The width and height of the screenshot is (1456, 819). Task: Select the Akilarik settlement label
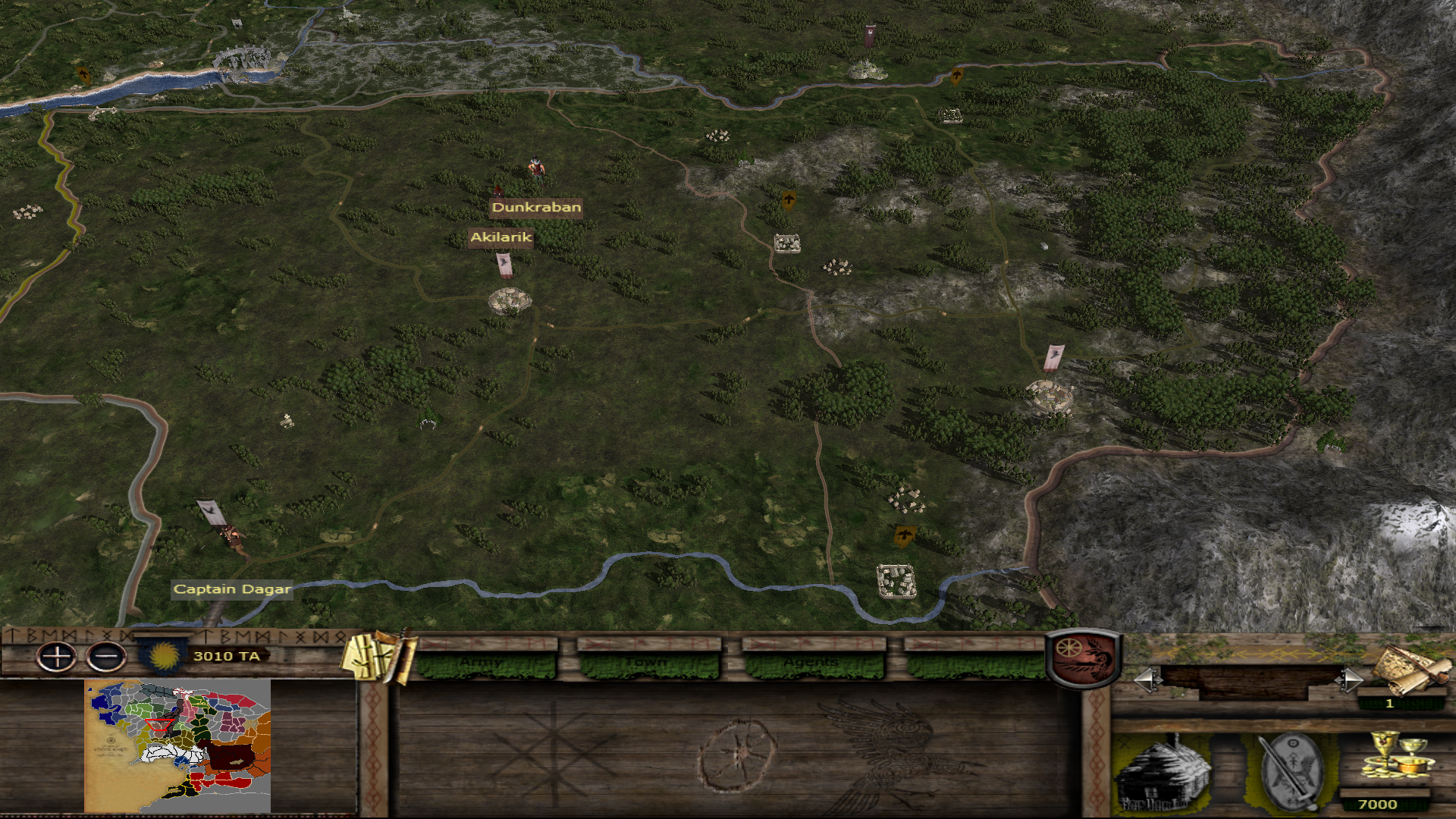(501, 237)
